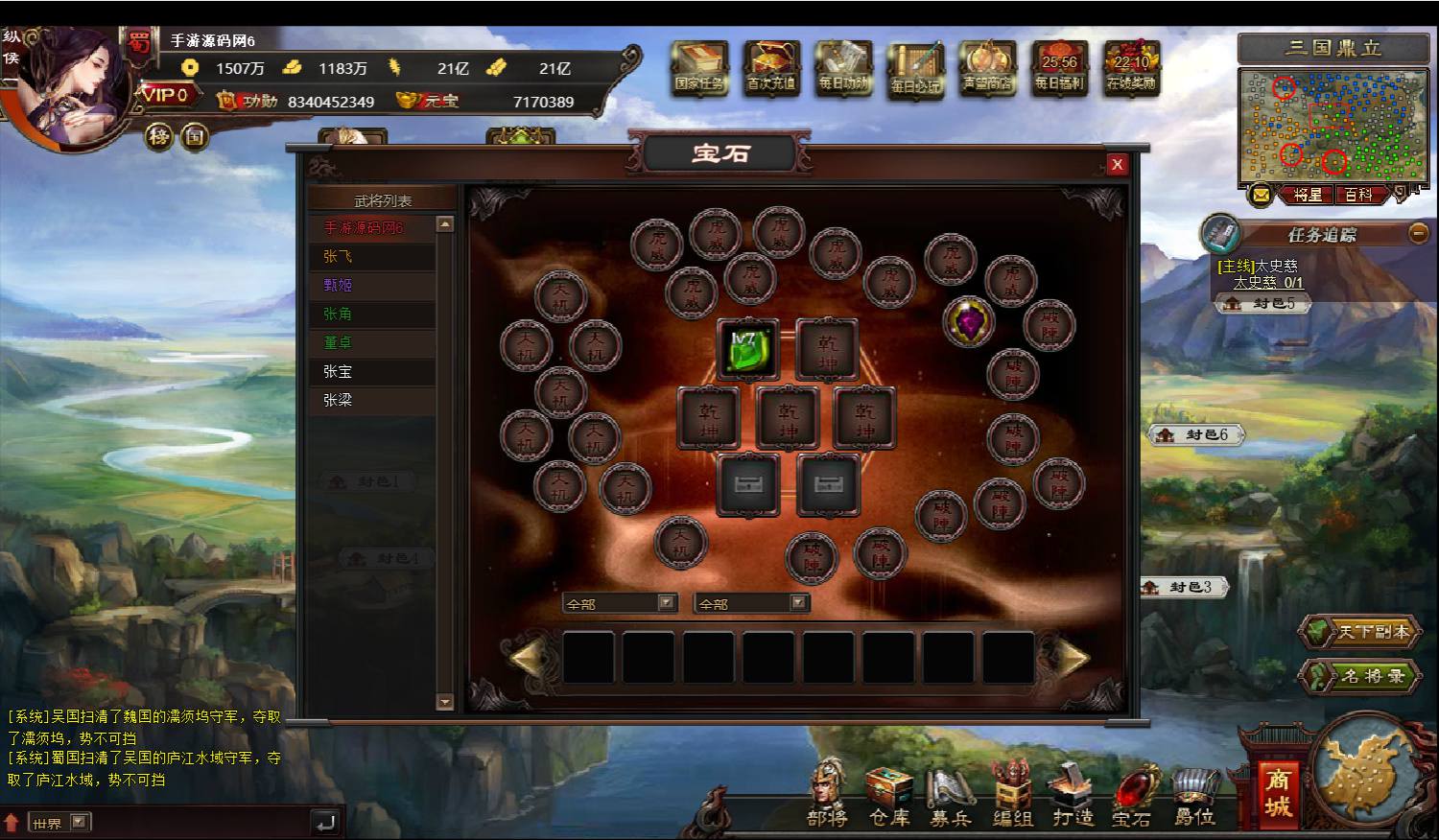The width and height of the screenshot is (1439, 840).
Task: Open 打造 forging from bottom bar
Action: (x=1073, y=796)
